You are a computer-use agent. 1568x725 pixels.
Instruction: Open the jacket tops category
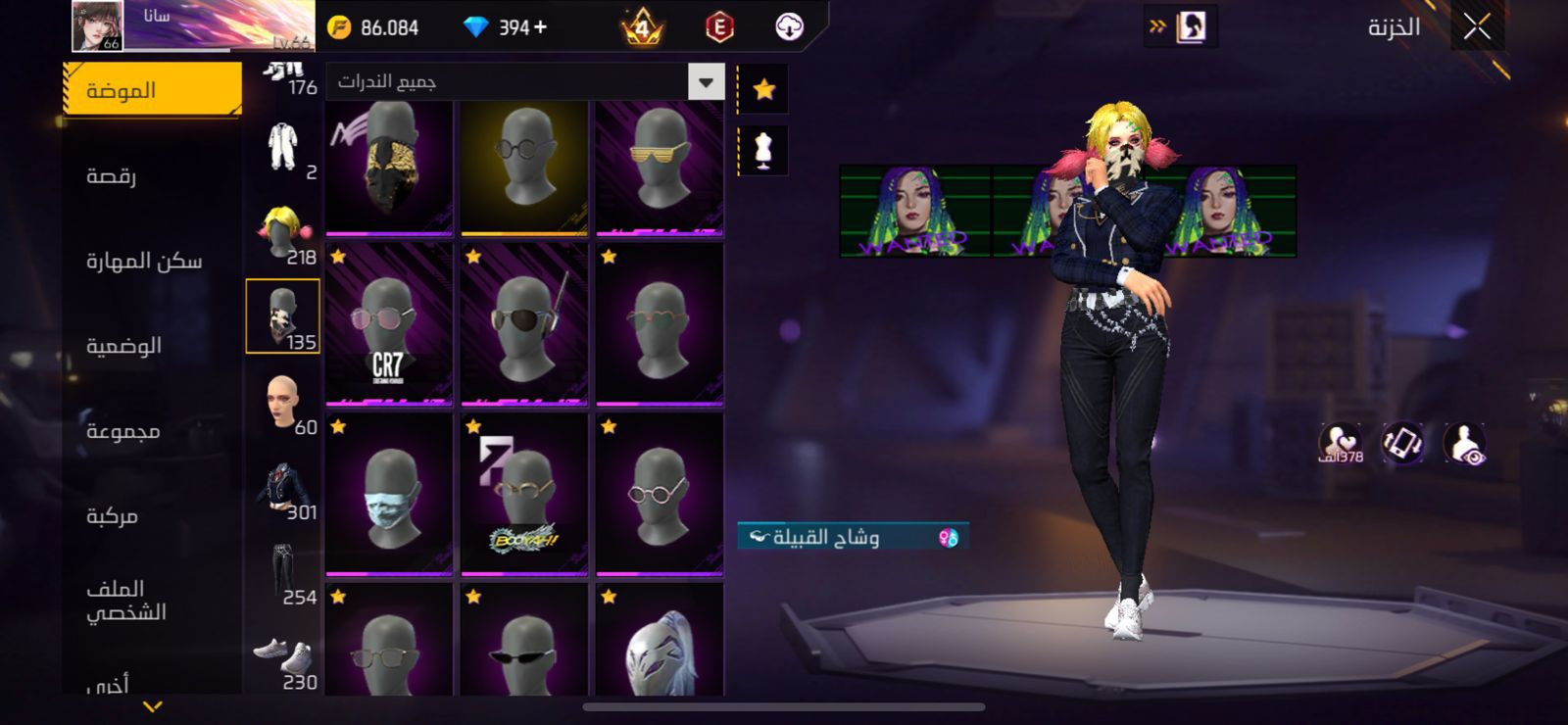point(283,488)
